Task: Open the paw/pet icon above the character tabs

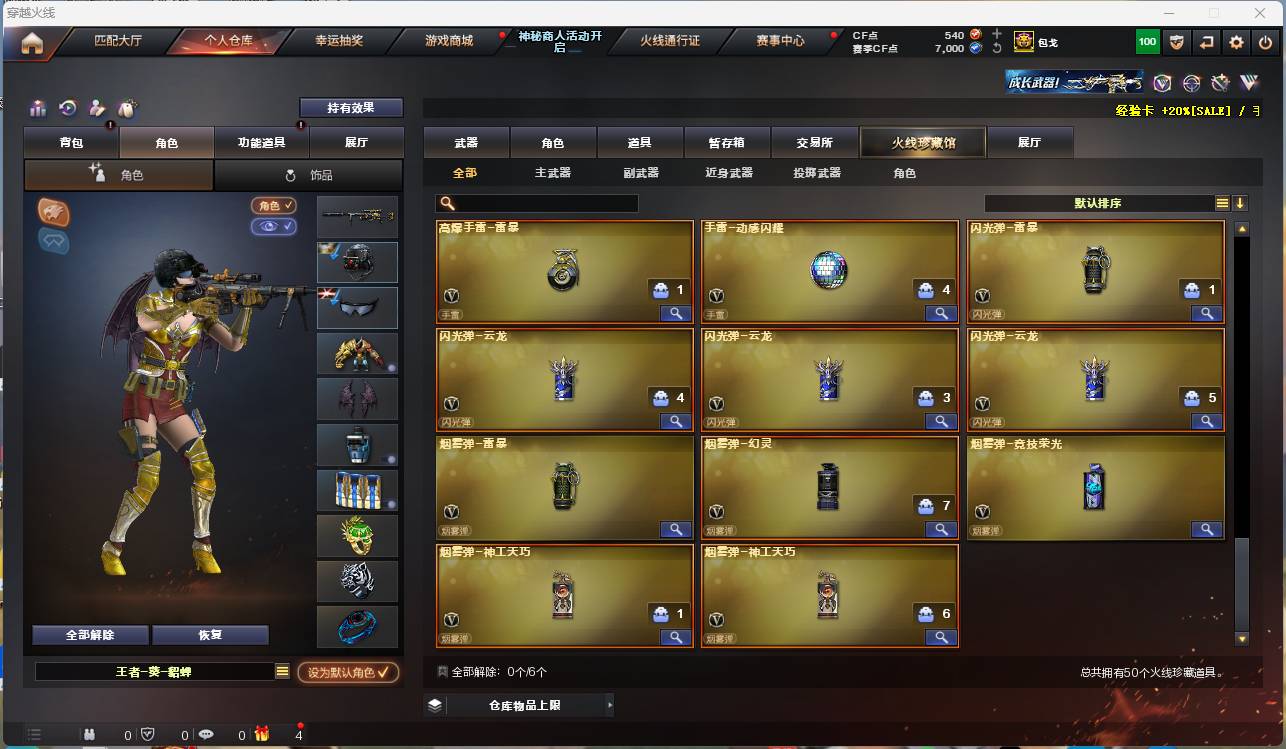Action: 127,108
